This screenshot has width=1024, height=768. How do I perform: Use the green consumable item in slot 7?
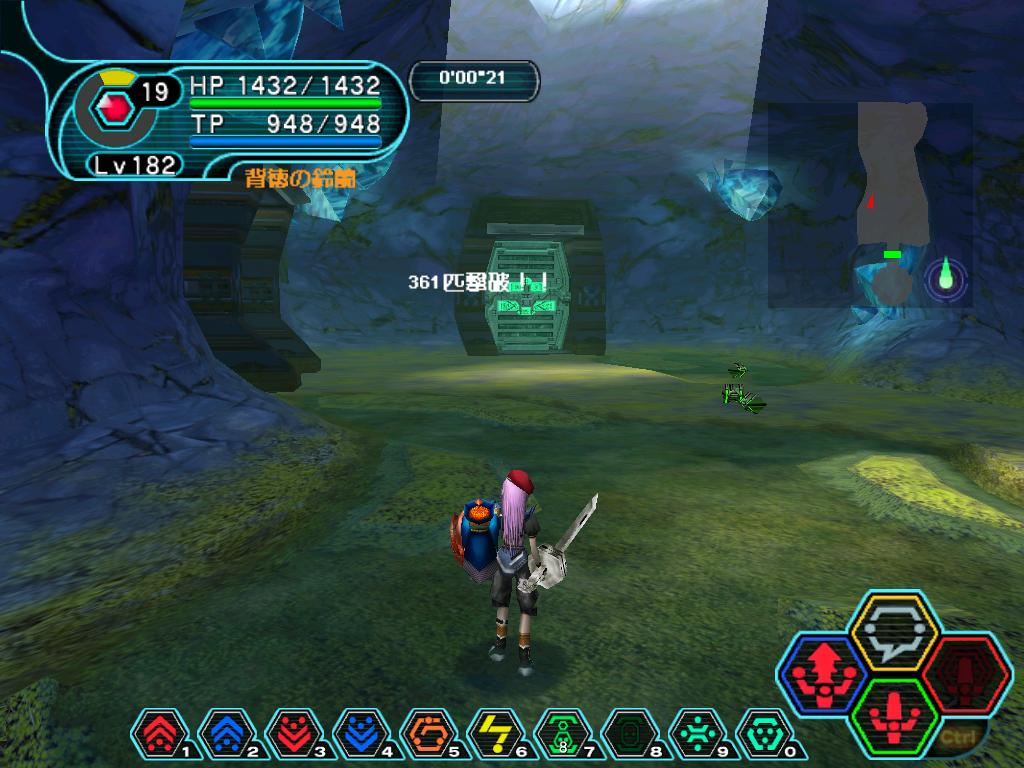click(562, 736)
